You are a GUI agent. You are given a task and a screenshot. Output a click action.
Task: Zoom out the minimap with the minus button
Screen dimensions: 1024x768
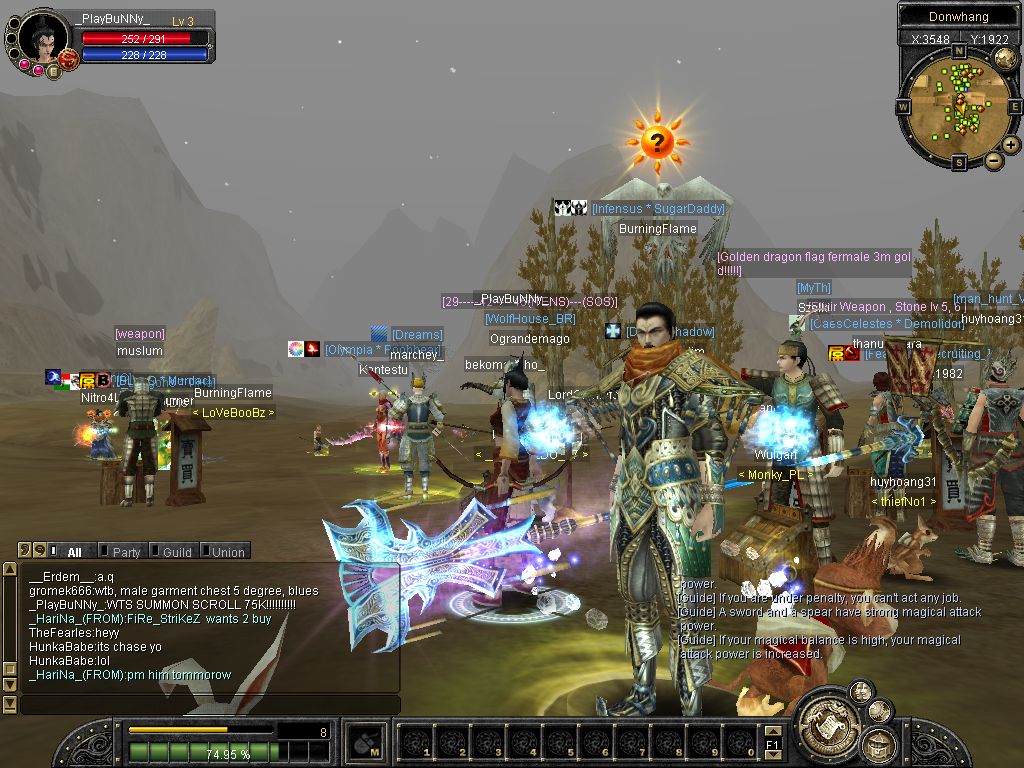994,160
